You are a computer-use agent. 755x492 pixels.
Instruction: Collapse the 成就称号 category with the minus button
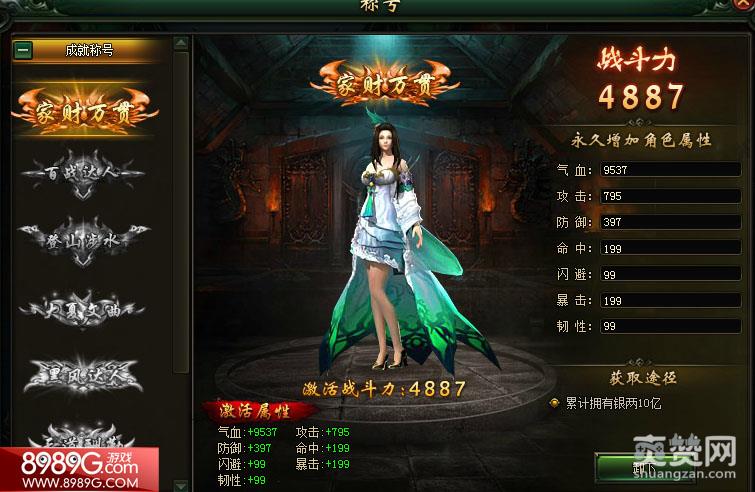click(x=24, y=49)
